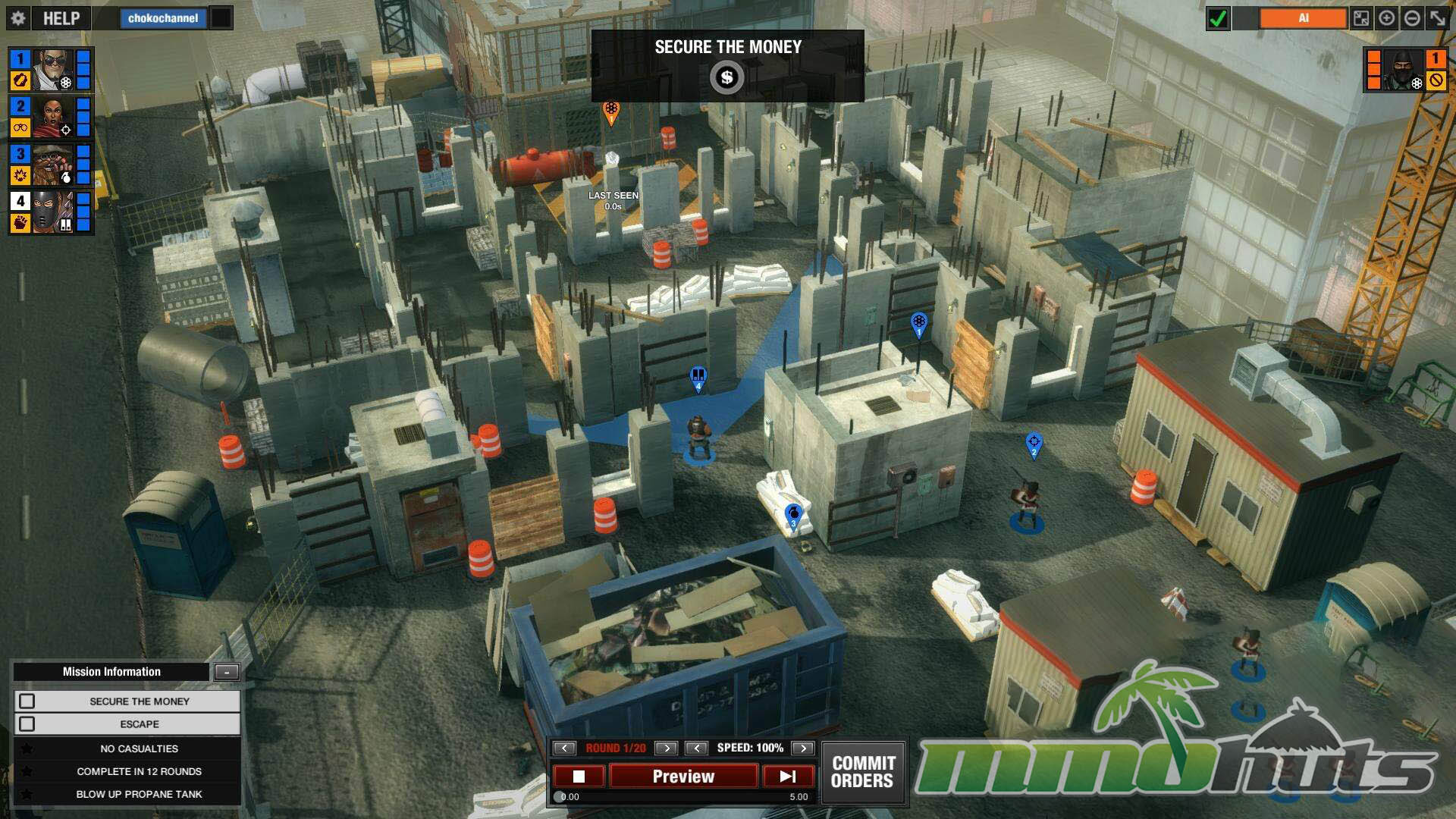Select crew member 4 in the black mask

point(52,212)
